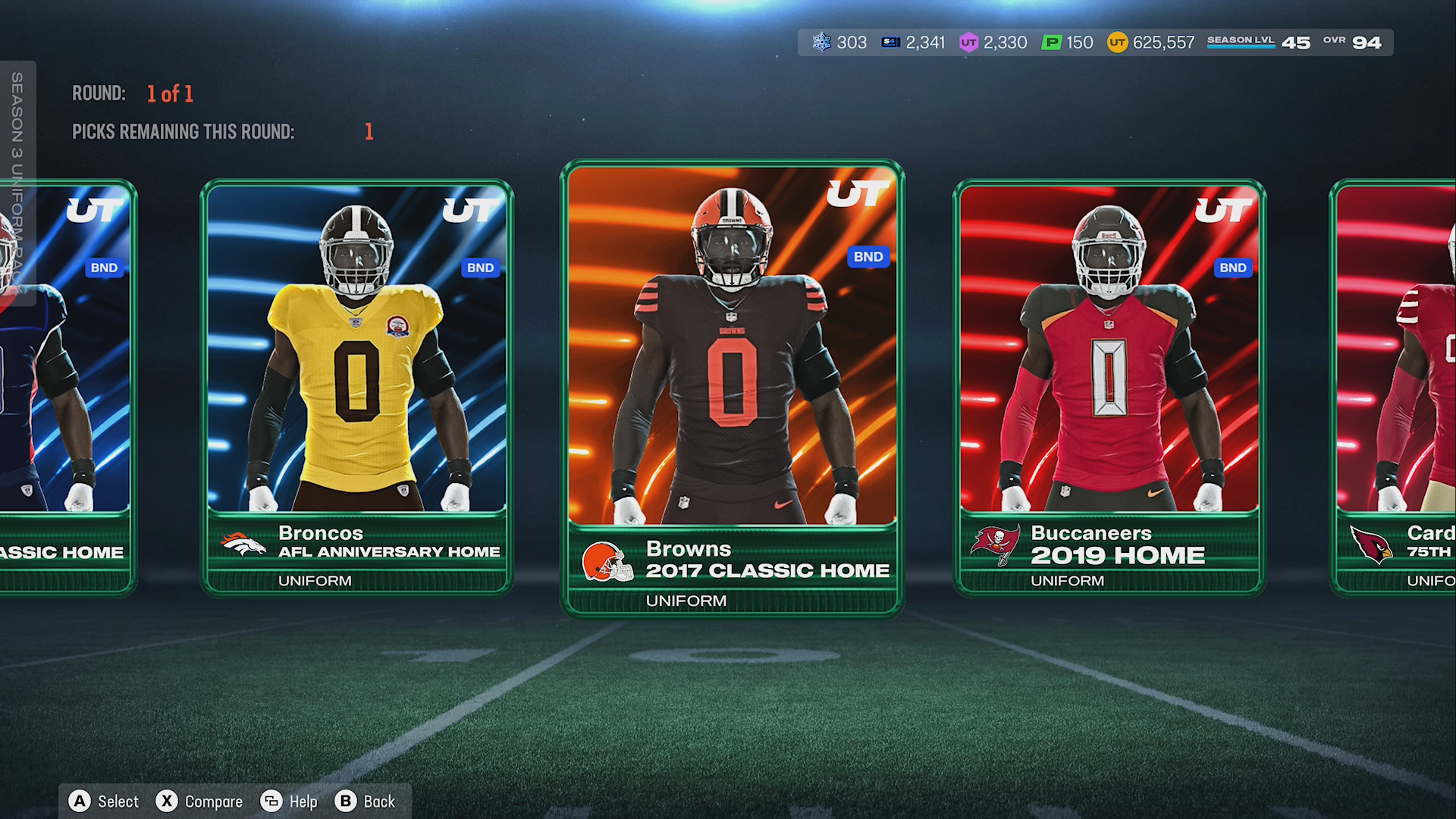Open the Compare option
Screen dimensions: 1456x819
(199, 802)
